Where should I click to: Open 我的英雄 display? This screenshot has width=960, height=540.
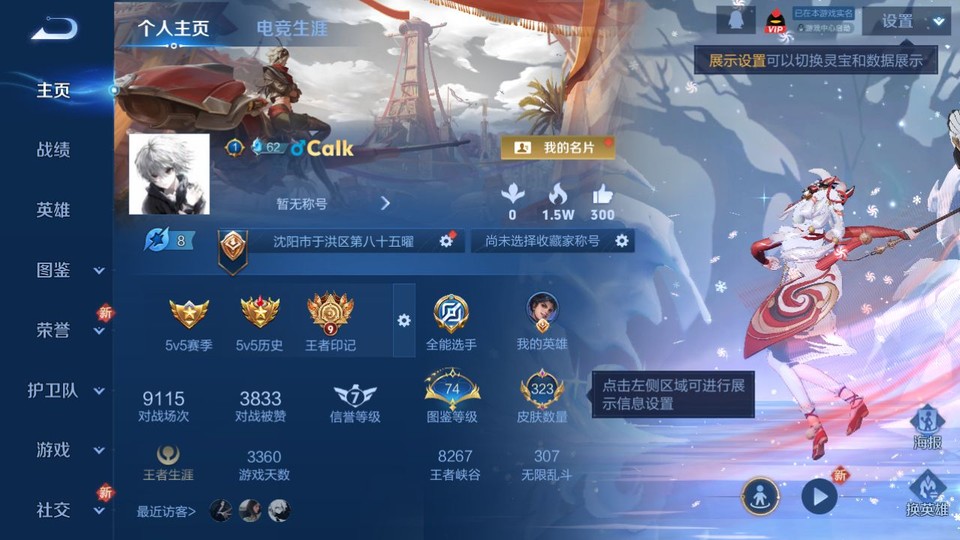pyautogui.click(x=542, y=322)
